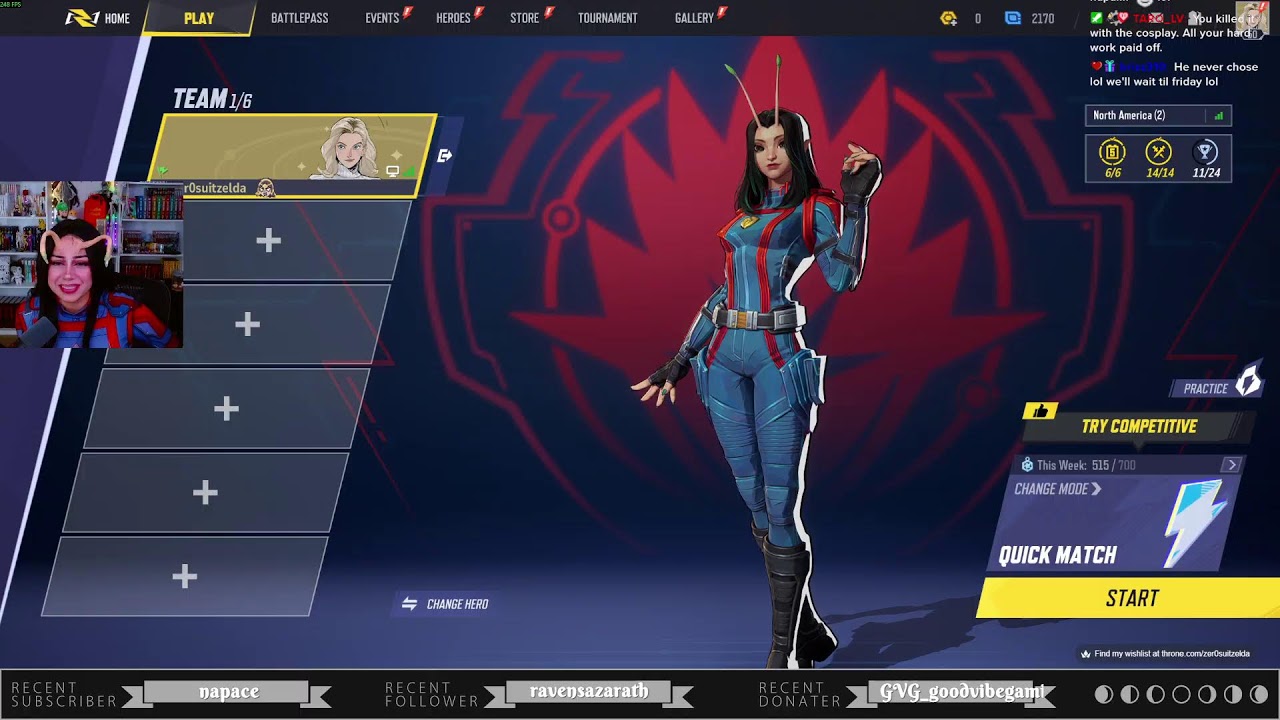This screenshot has width=1280, height=720.
Task: Click the swap arrows icon beside Change Hero
Action: coord(410,603)
